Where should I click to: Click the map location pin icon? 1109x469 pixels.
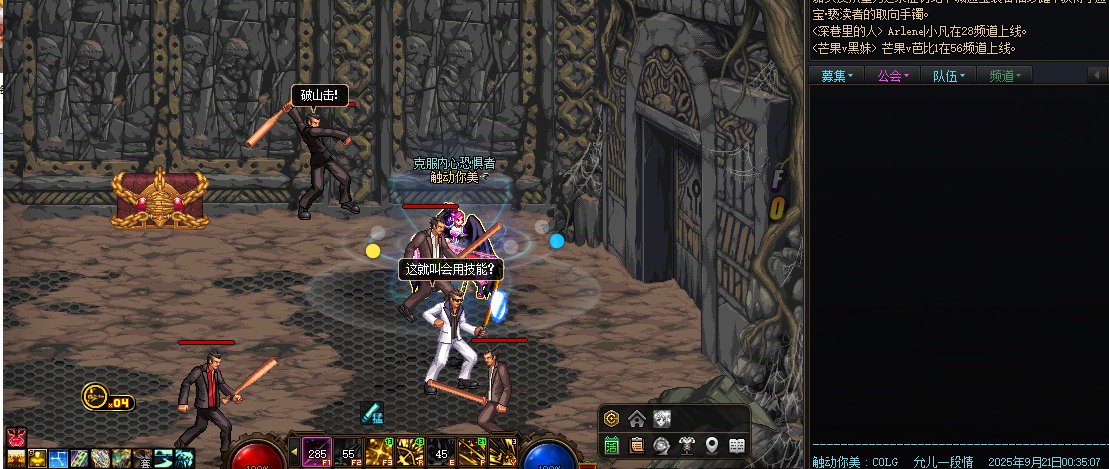(712, 445)
